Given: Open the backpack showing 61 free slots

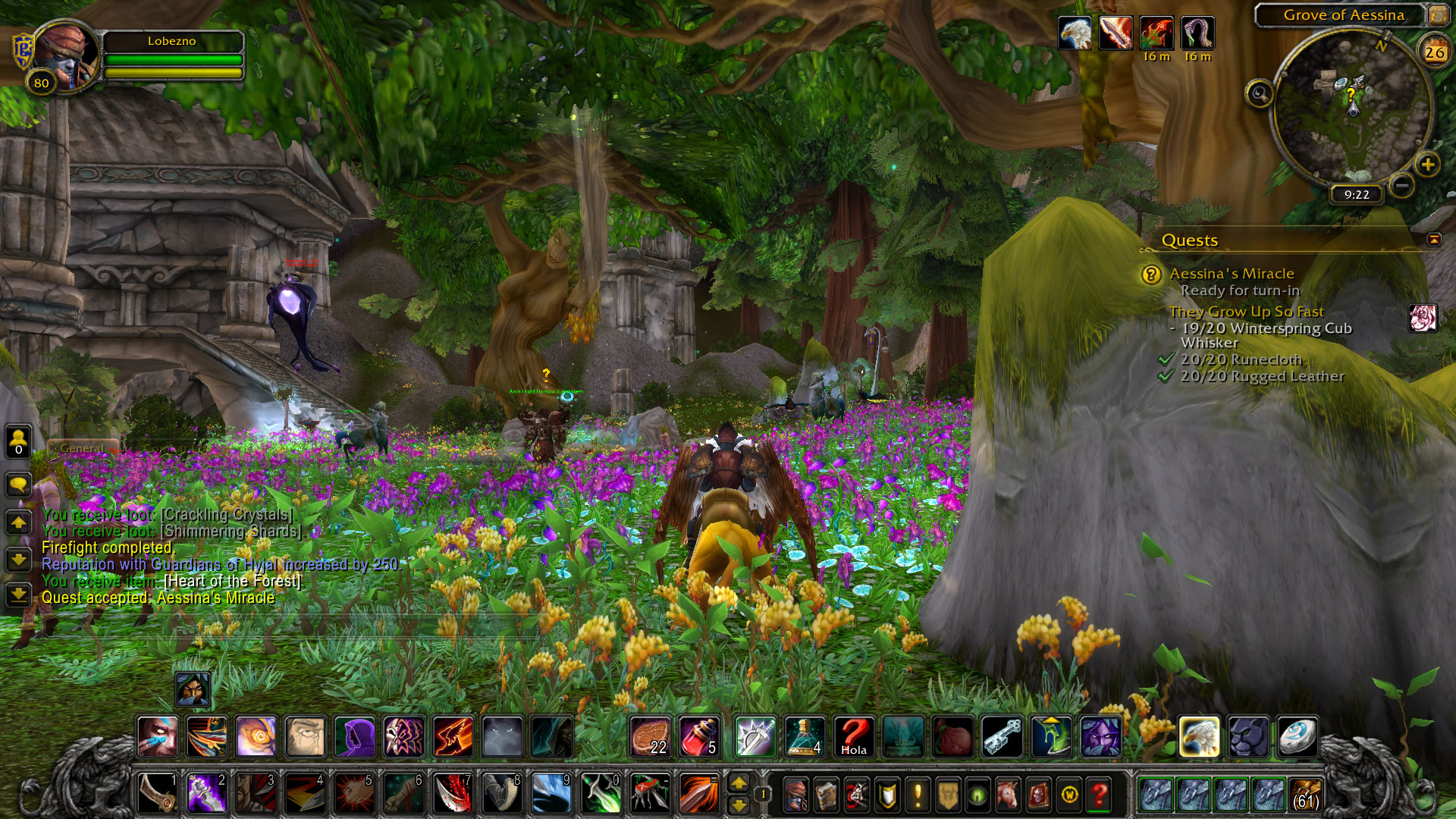Looking at the screenshot, I should tap(1304, 795).
